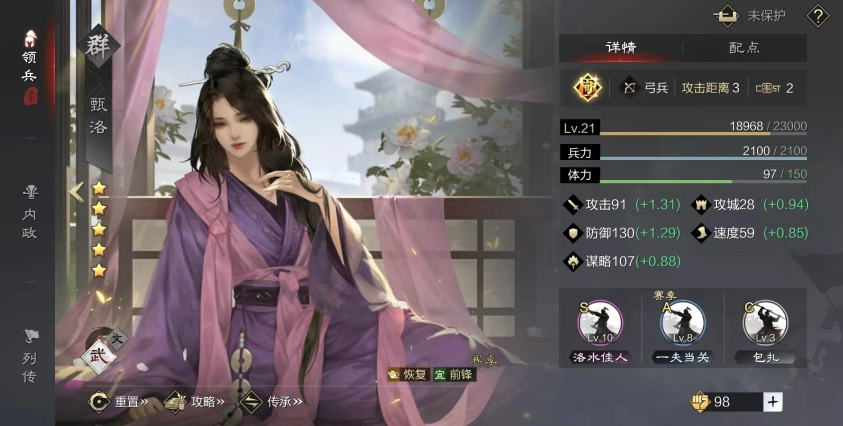843x426 pixels.
Task: Open the 内政 internal affairs section
Action: (x=29, y=208)
